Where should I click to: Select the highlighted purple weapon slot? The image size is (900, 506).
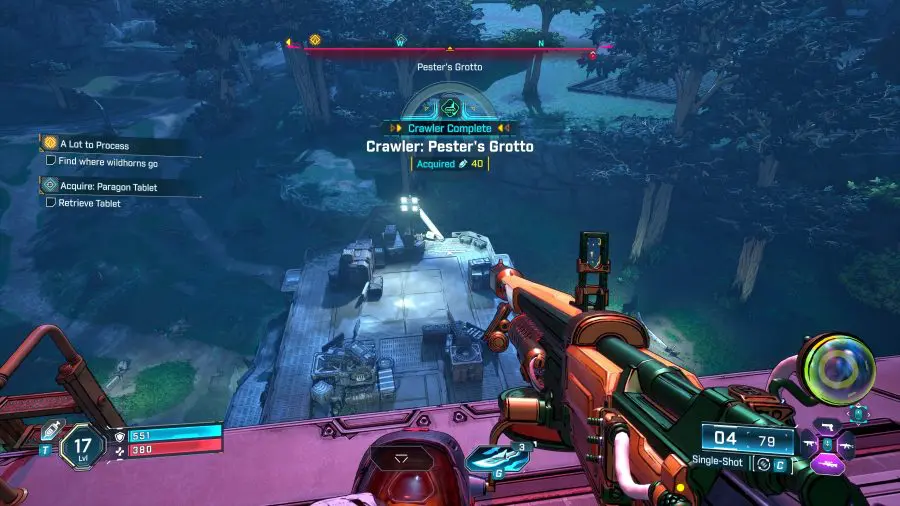(828, 465)
